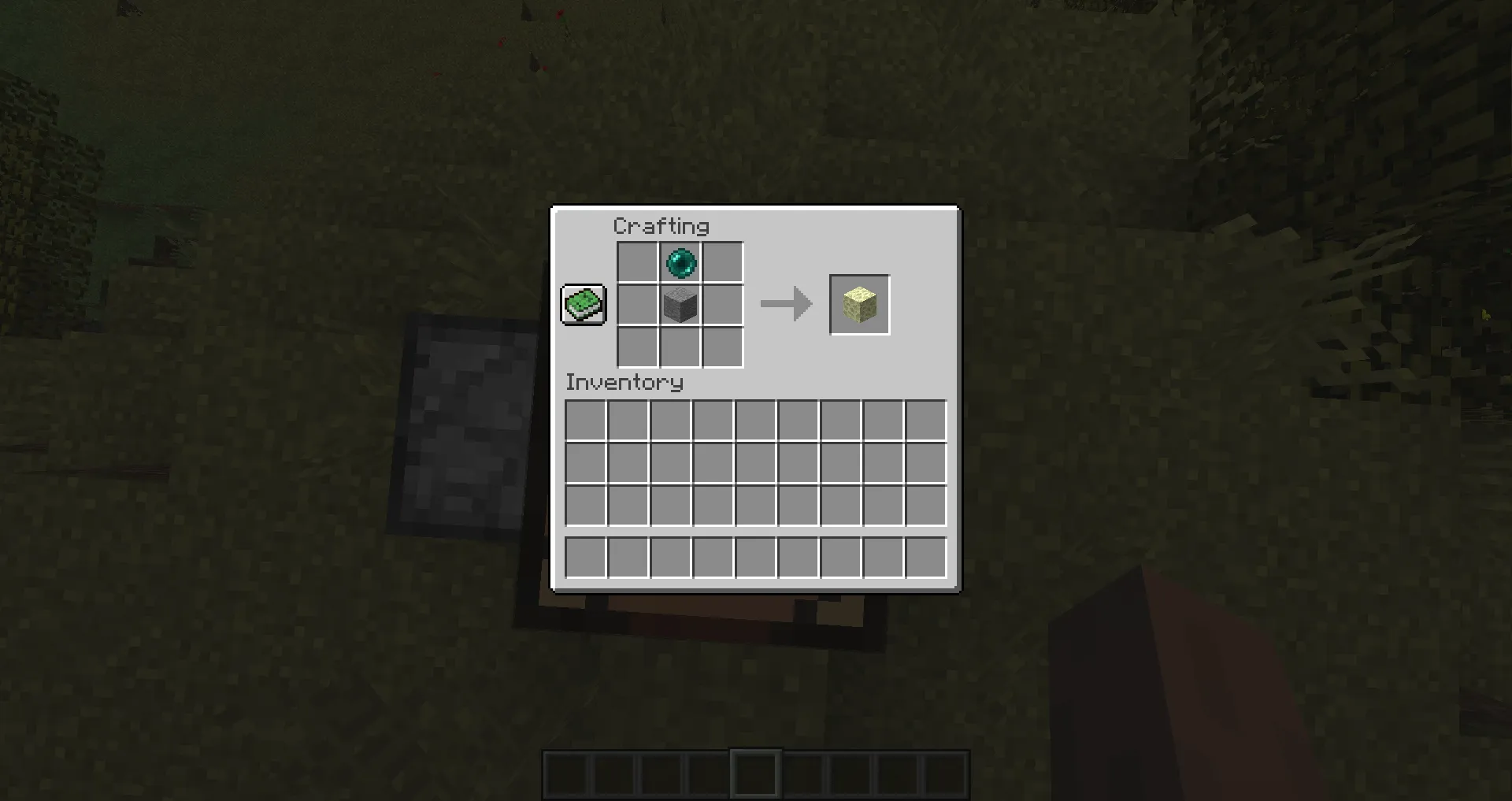
Task: Click the last hotbar slot
Action: [945, 772]
